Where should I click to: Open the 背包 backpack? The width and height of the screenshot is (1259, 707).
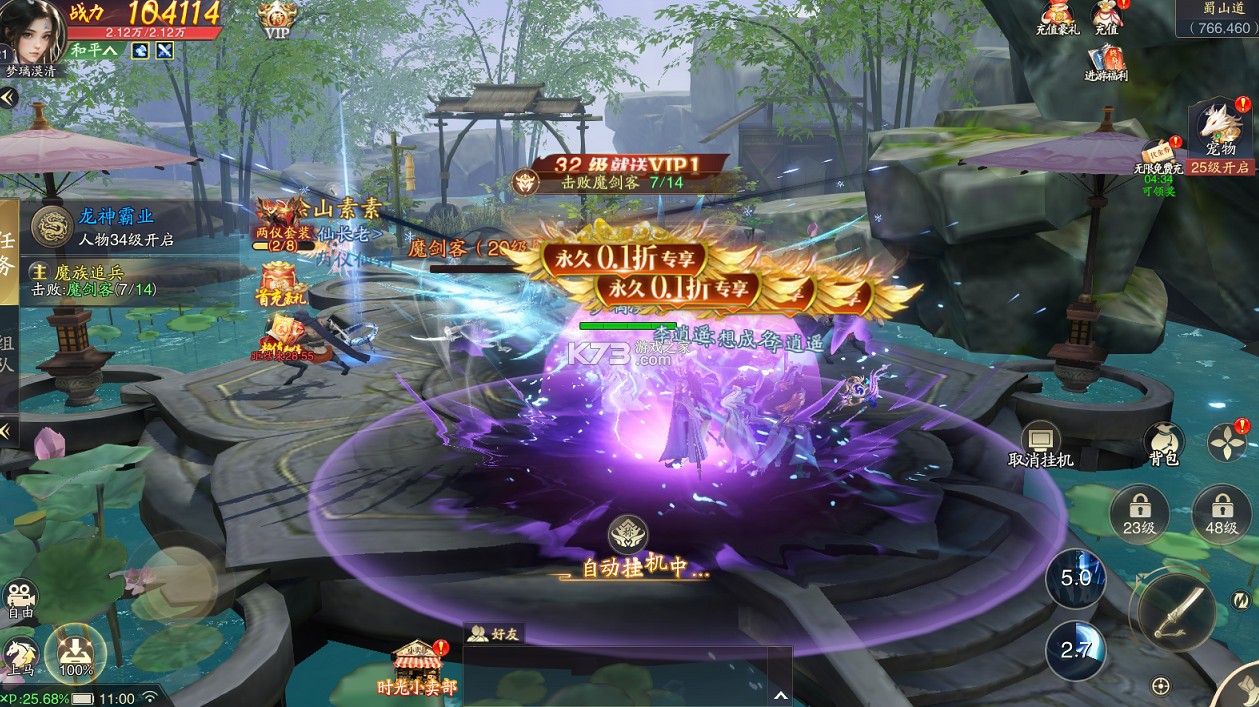pos(1163,444)
